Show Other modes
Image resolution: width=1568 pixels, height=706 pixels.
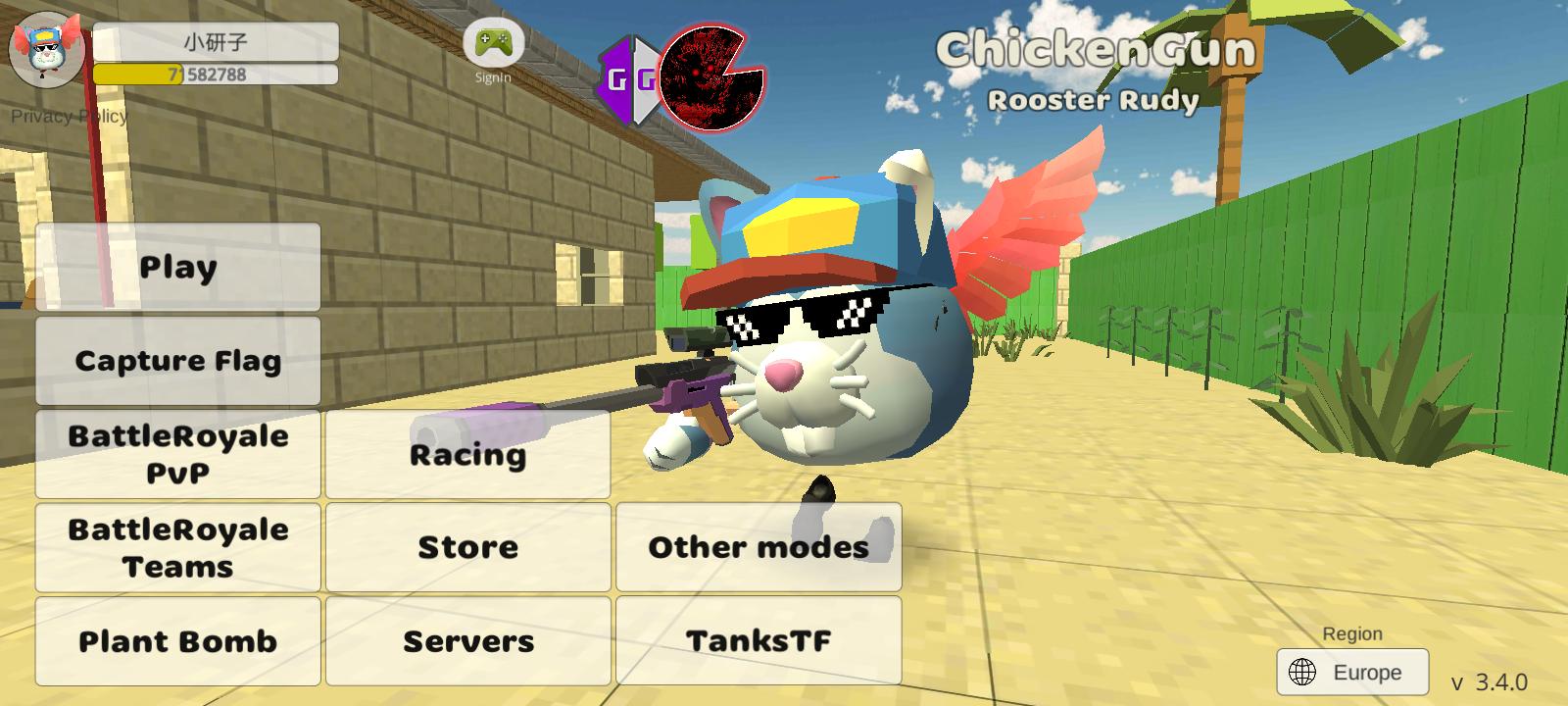(759, 547)
